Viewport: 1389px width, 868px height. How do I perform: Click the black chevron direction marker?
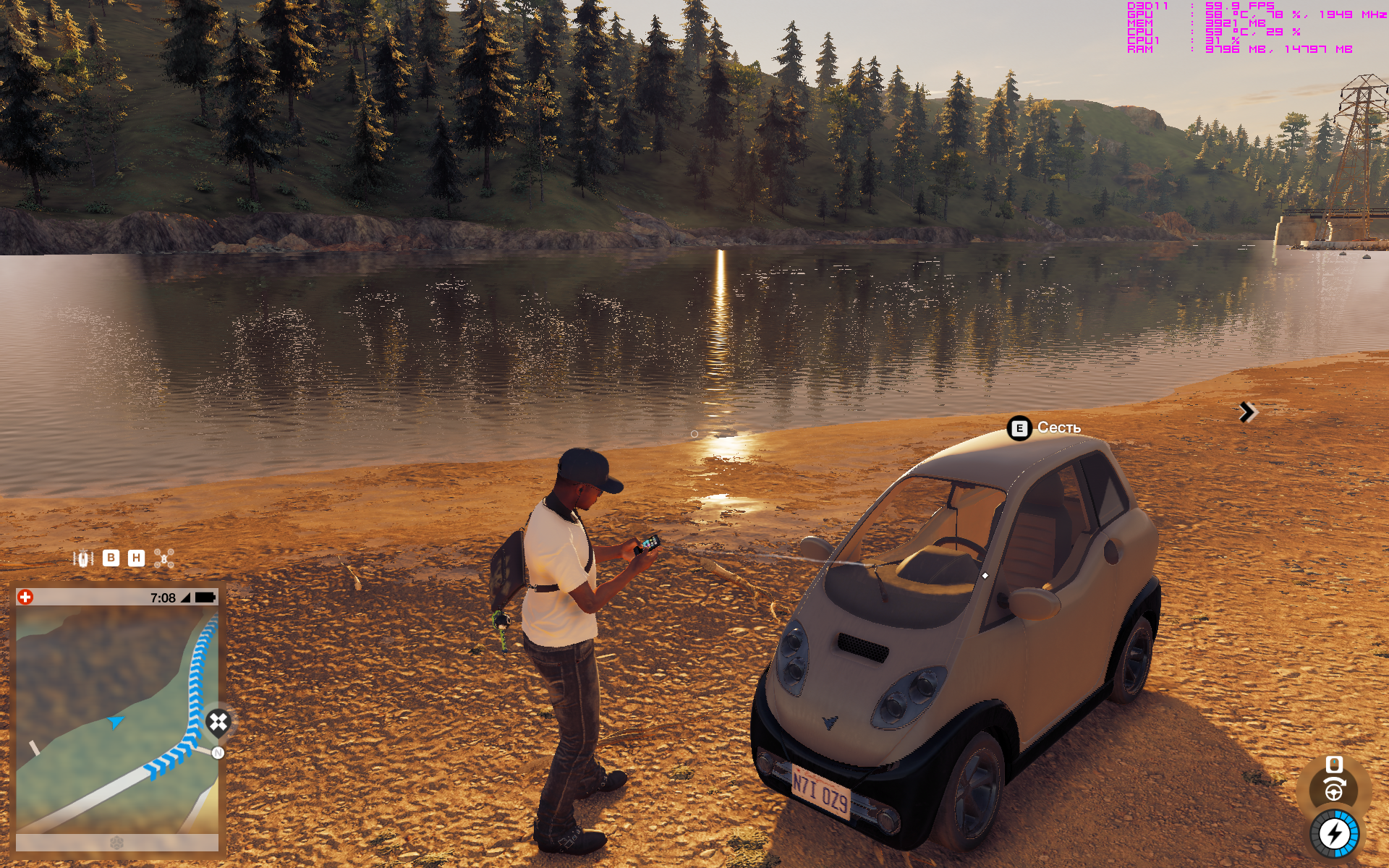pos(1247,412)
